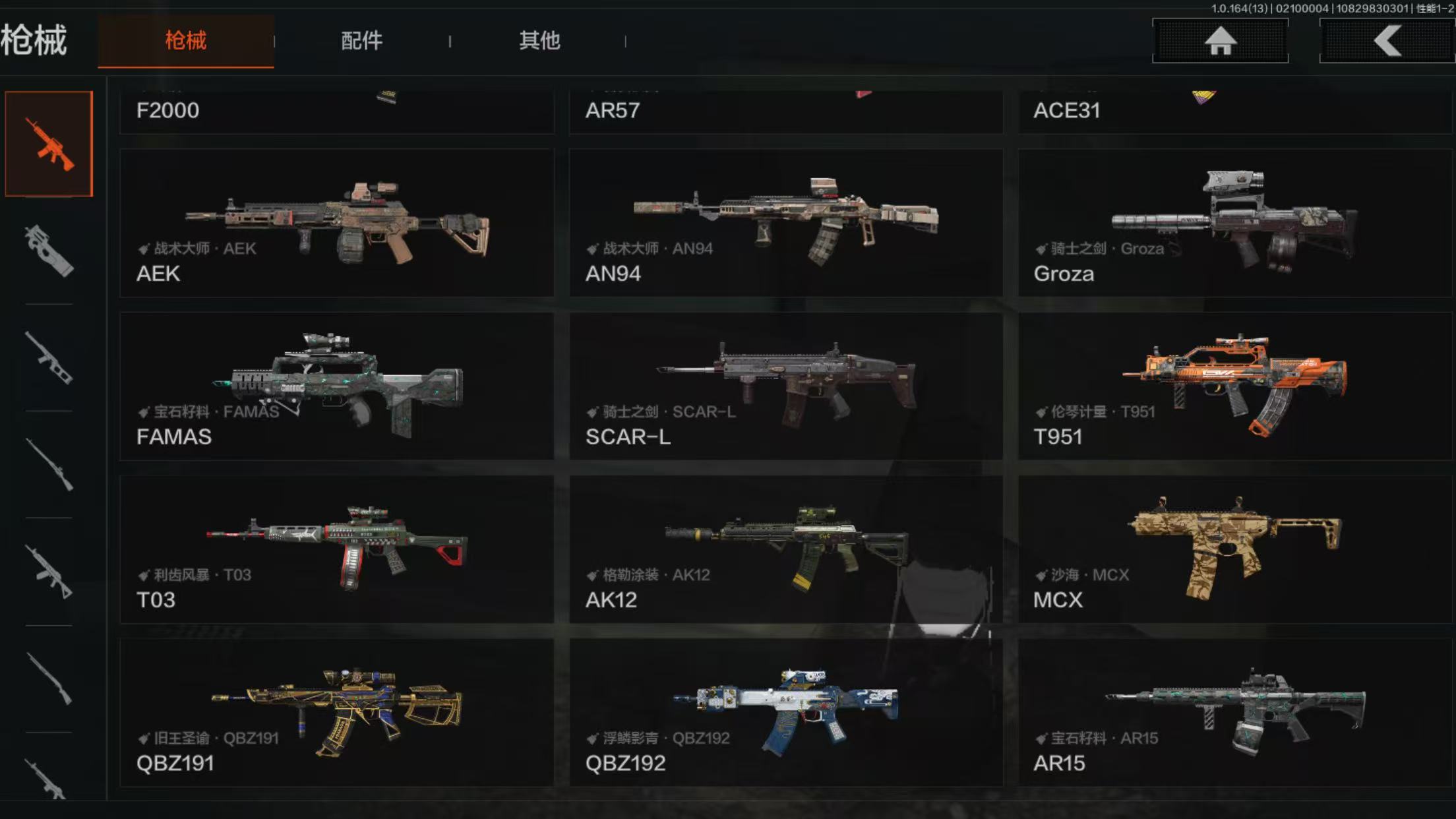Pick the orange T951 card

[x=1234, y=386]
